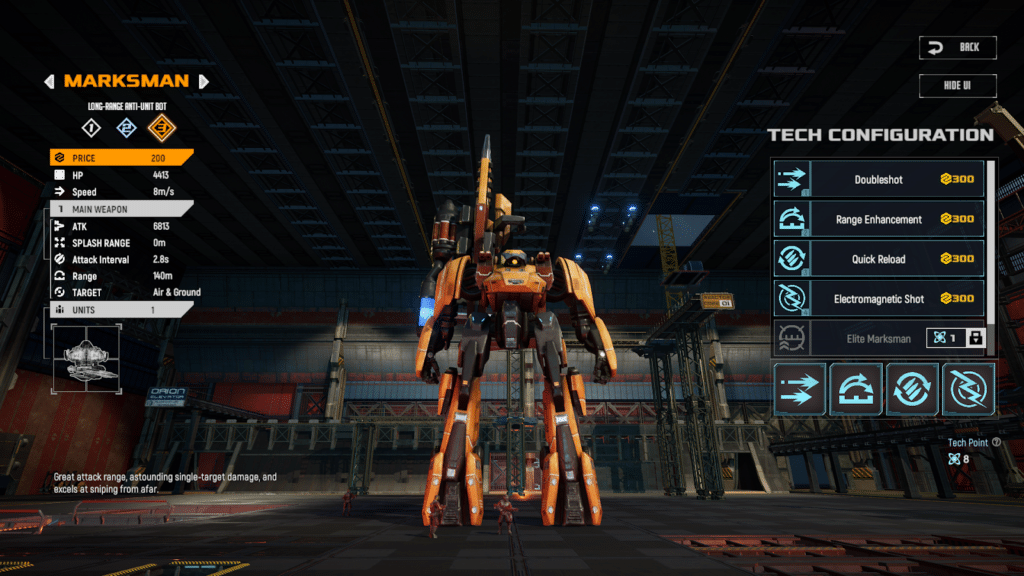Switch to the previous unit with left arrow
The width and height of the screenshot is (1024, 576).
click(x=49, y=81)
